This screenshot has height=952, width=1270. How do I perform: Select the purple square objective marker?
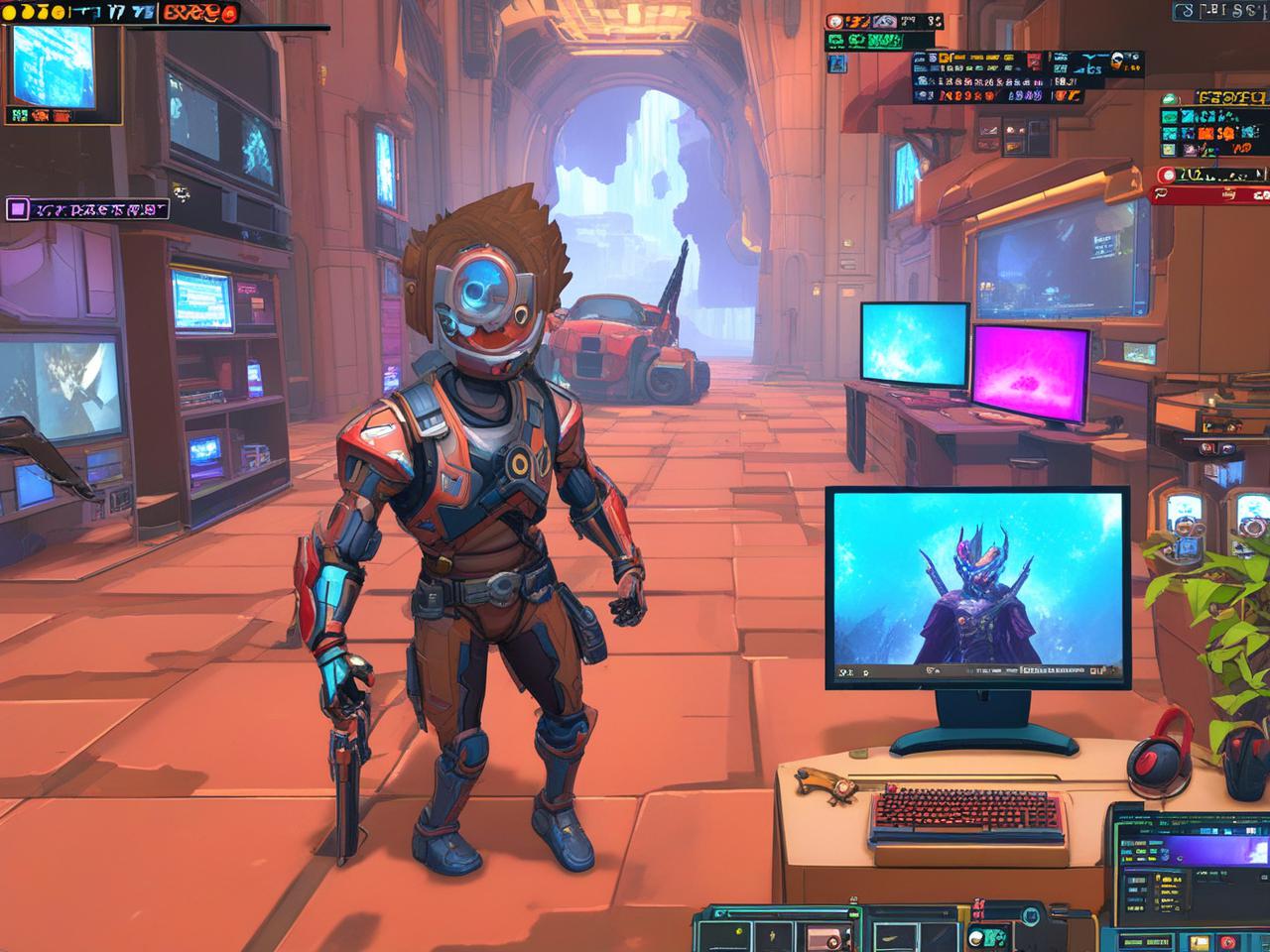[x=17, y=208]
